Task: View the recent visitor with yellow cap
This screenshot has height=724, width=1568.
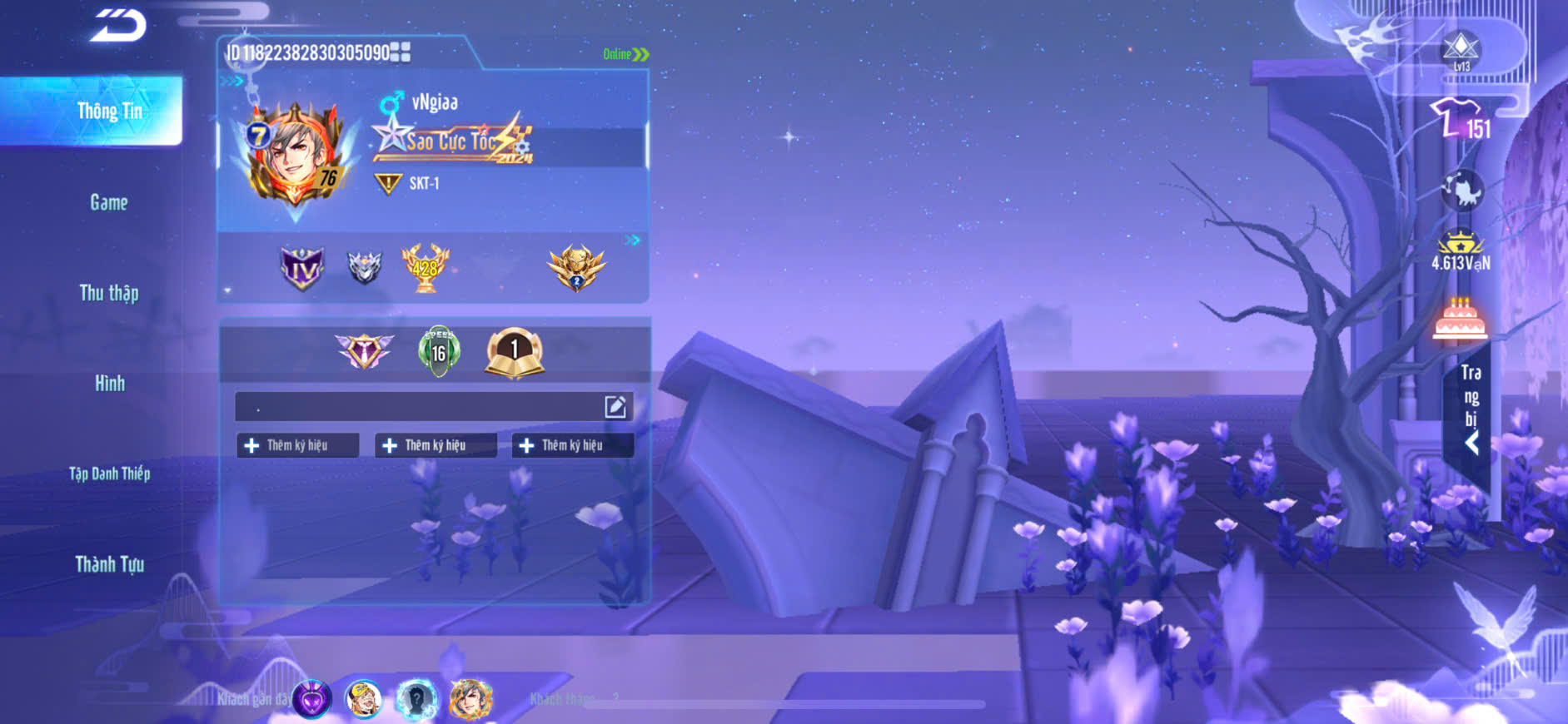Action: click(x=363, y=699)
